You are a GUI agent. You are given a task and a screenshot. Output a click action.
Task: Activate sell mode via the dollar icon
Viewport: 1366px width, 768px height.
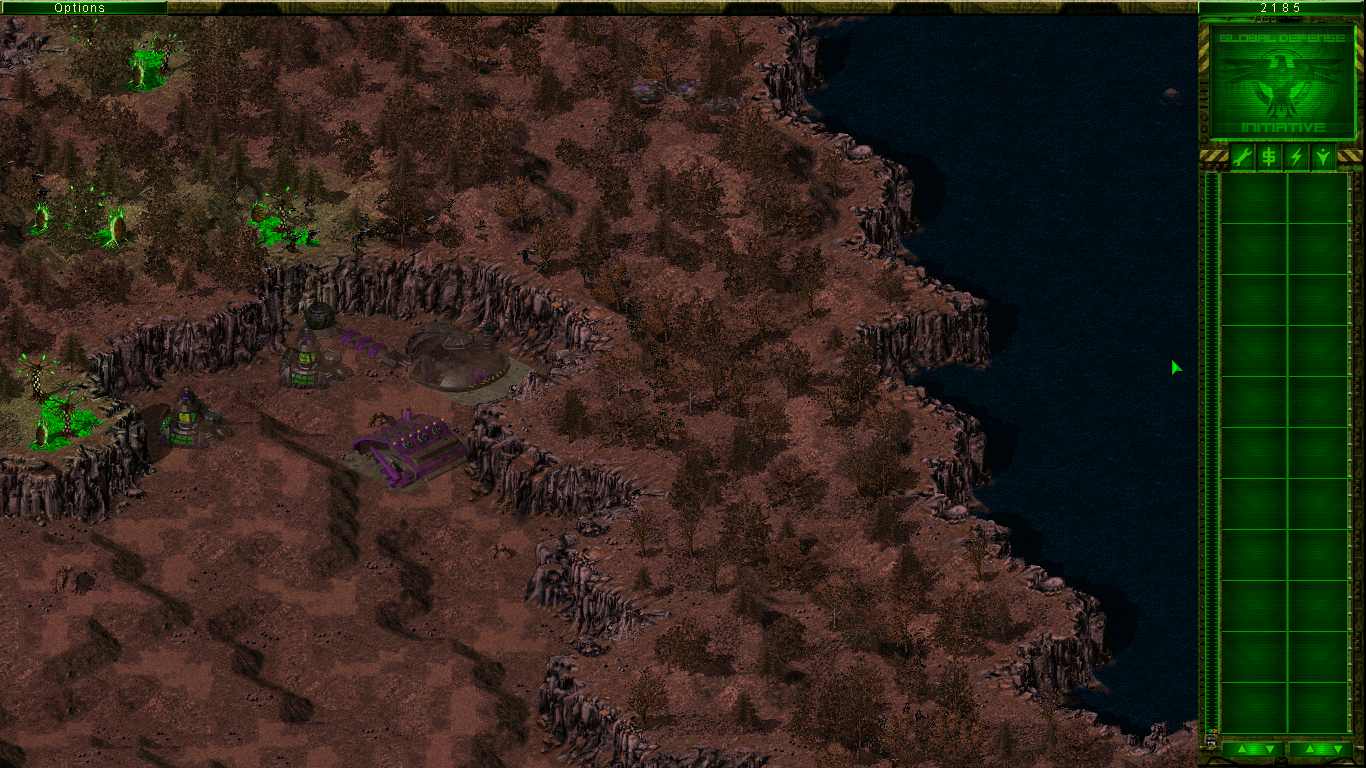1268,158
